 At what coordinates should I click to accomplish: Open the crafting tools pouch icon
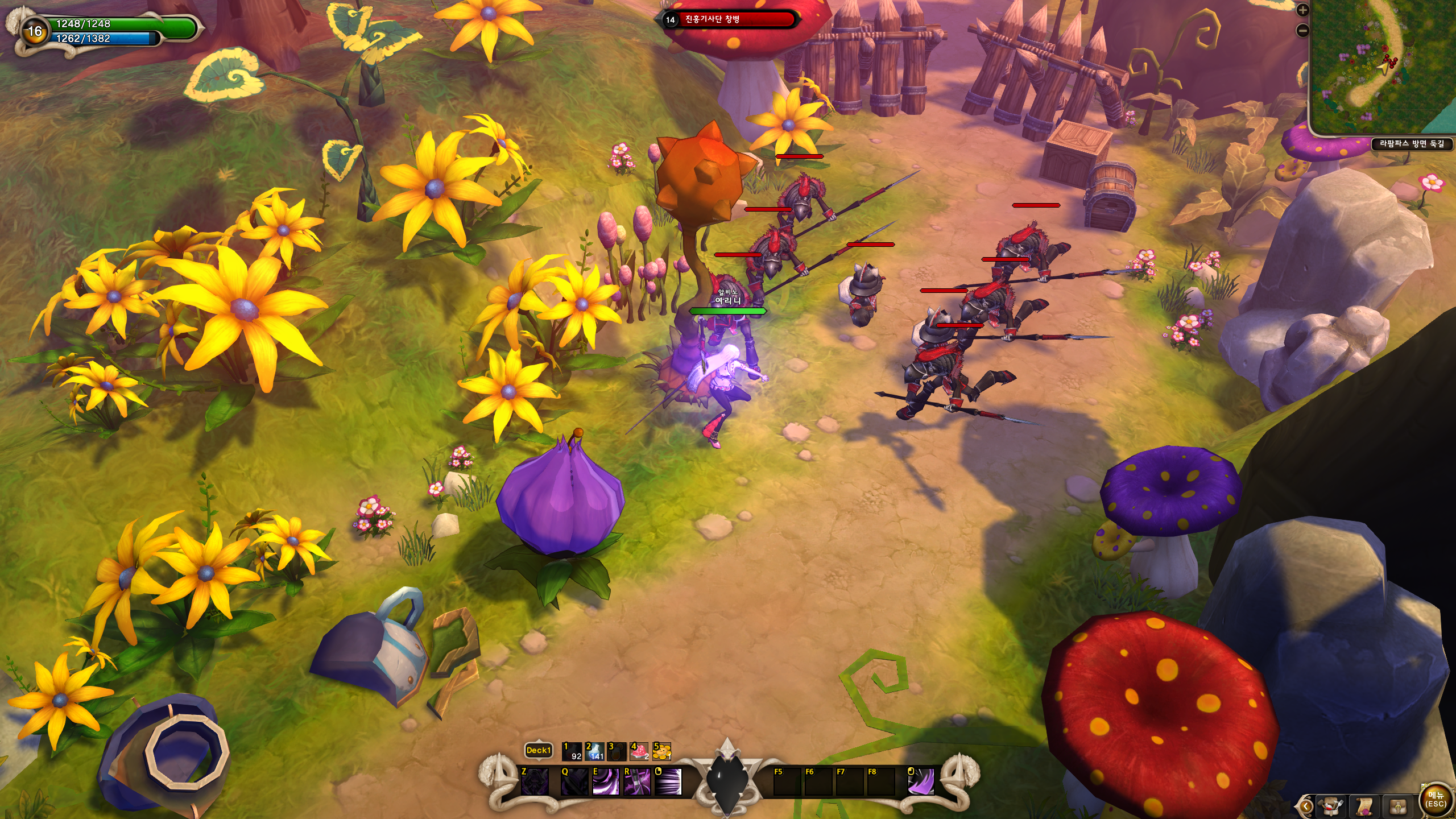1331,806
